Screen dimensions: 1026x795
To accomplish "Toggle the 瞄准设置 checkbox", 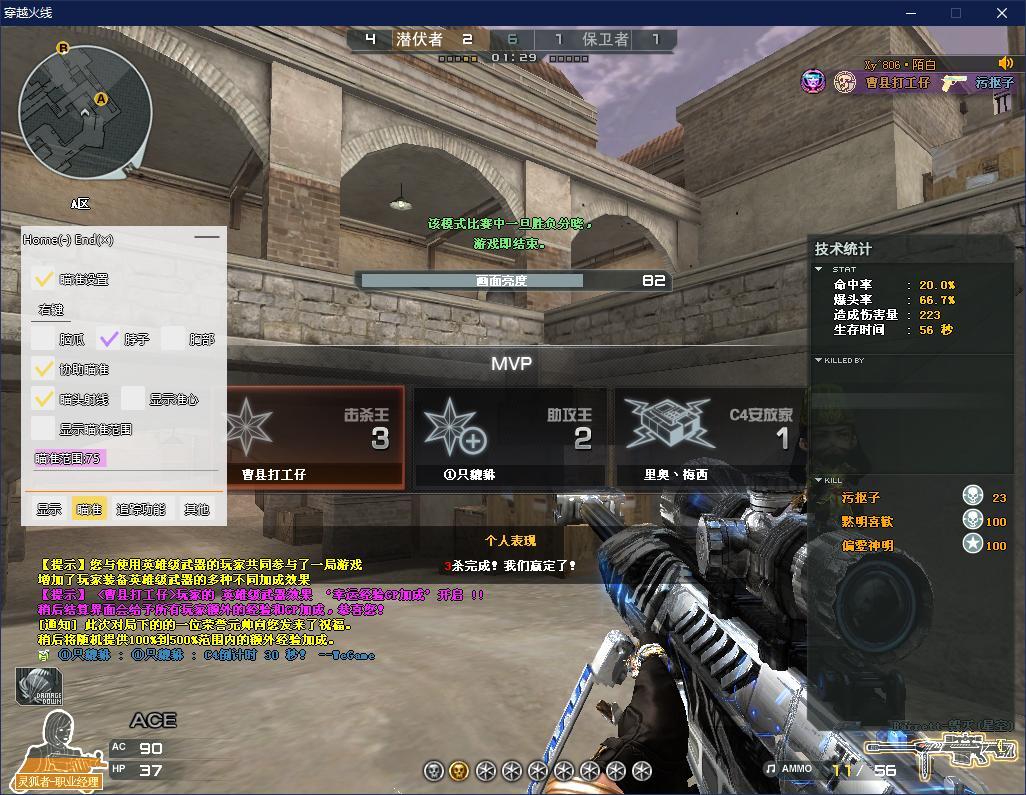I will (43, 279).
